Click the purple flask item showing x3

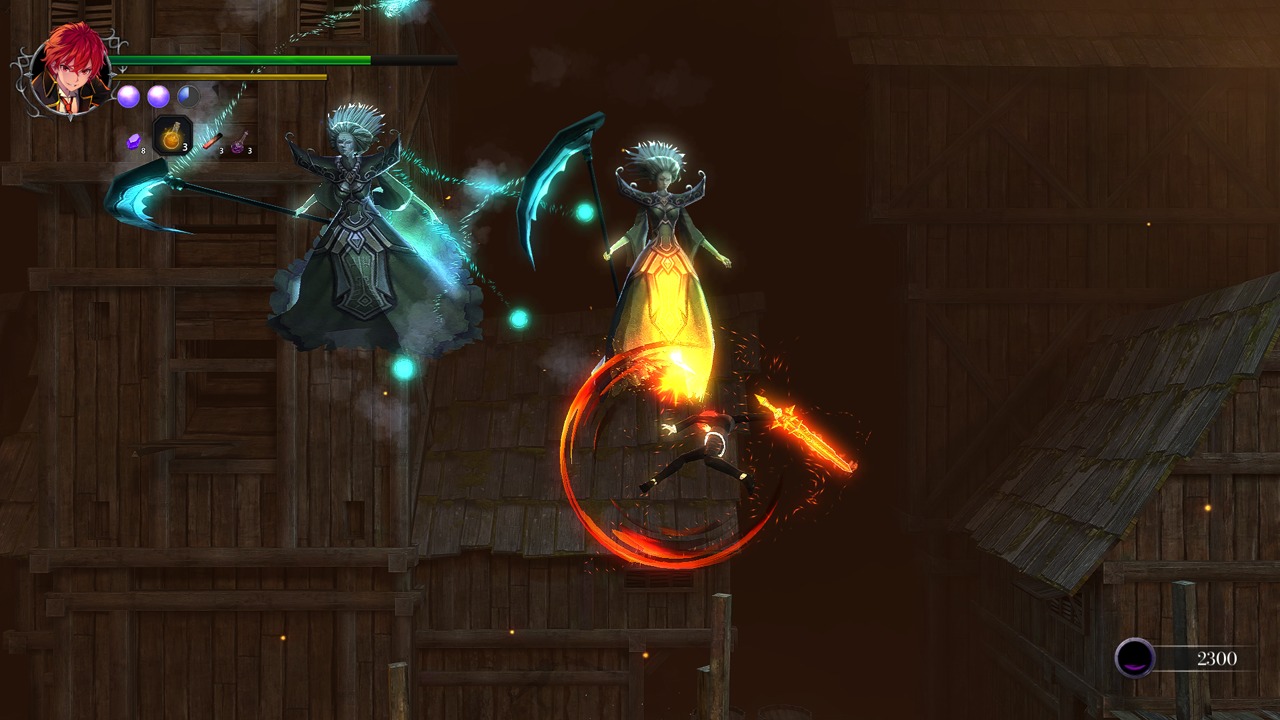point(238,142)
